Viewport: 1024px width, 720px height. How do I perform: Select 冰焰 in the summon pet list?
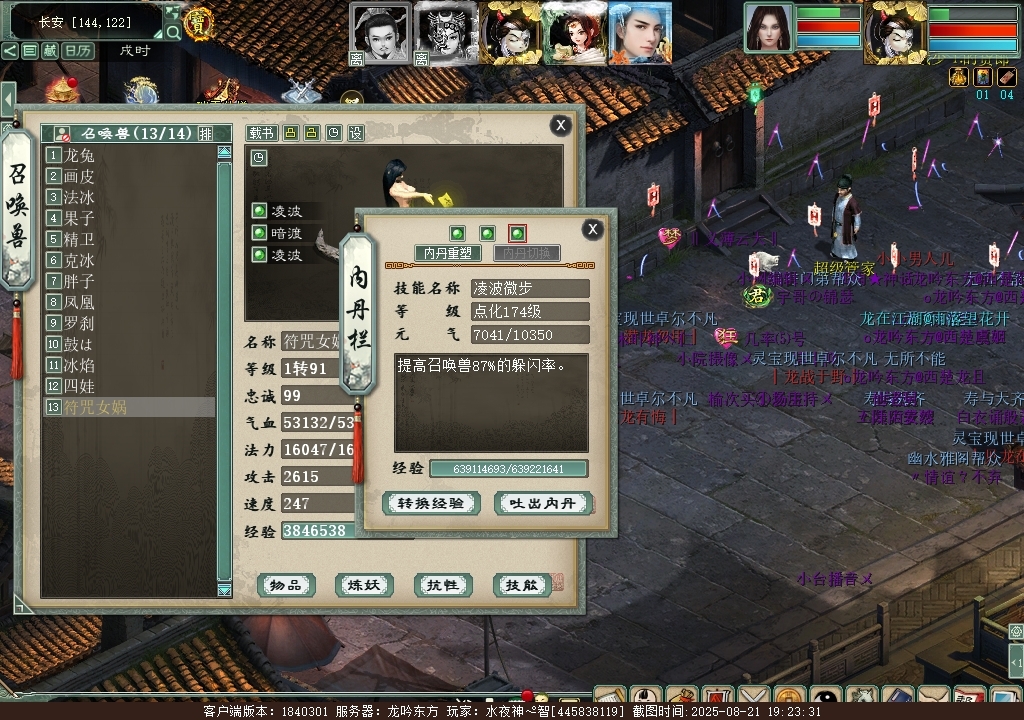click(80, 365)
